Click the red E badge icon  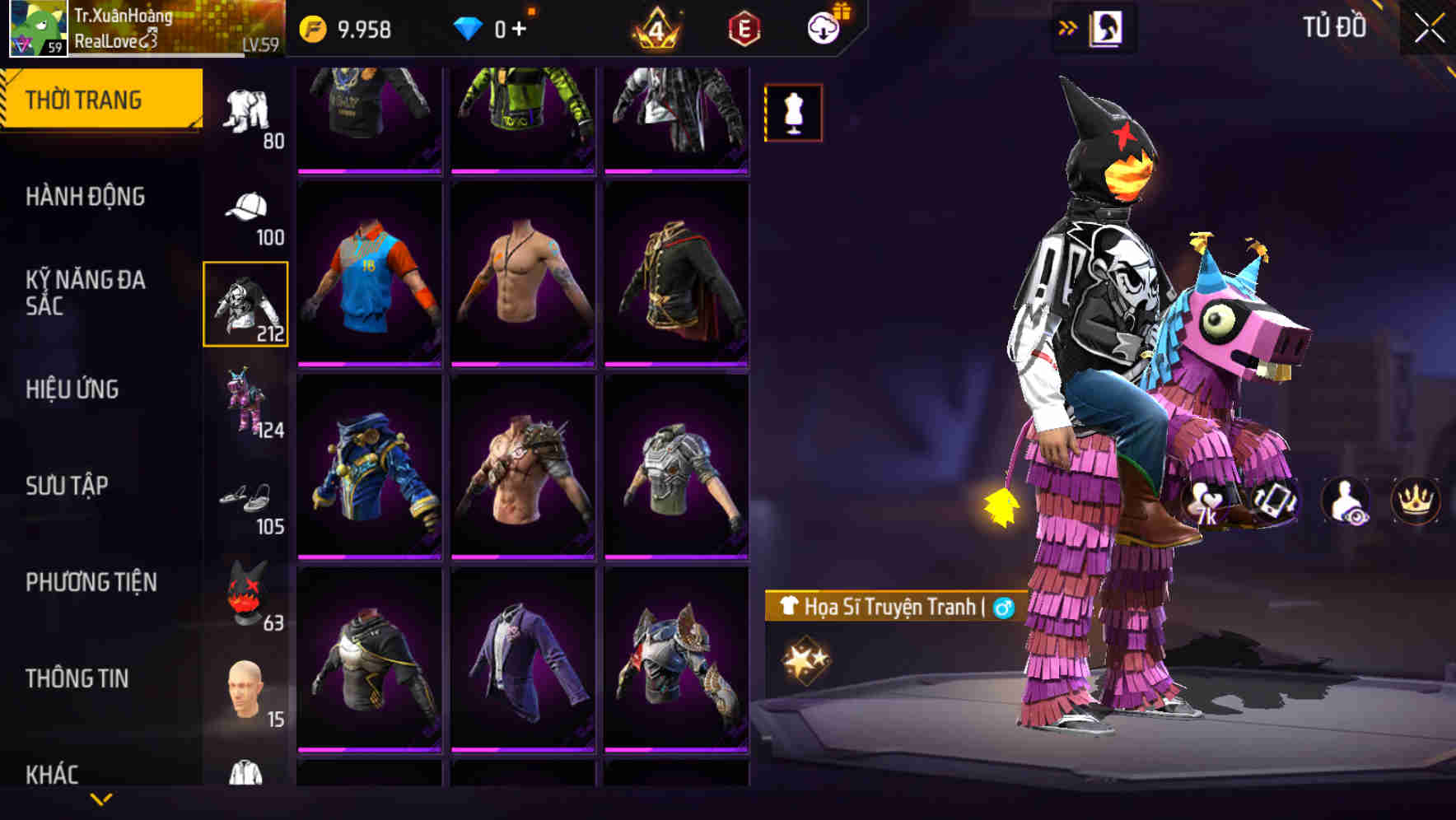pos(743,27)
